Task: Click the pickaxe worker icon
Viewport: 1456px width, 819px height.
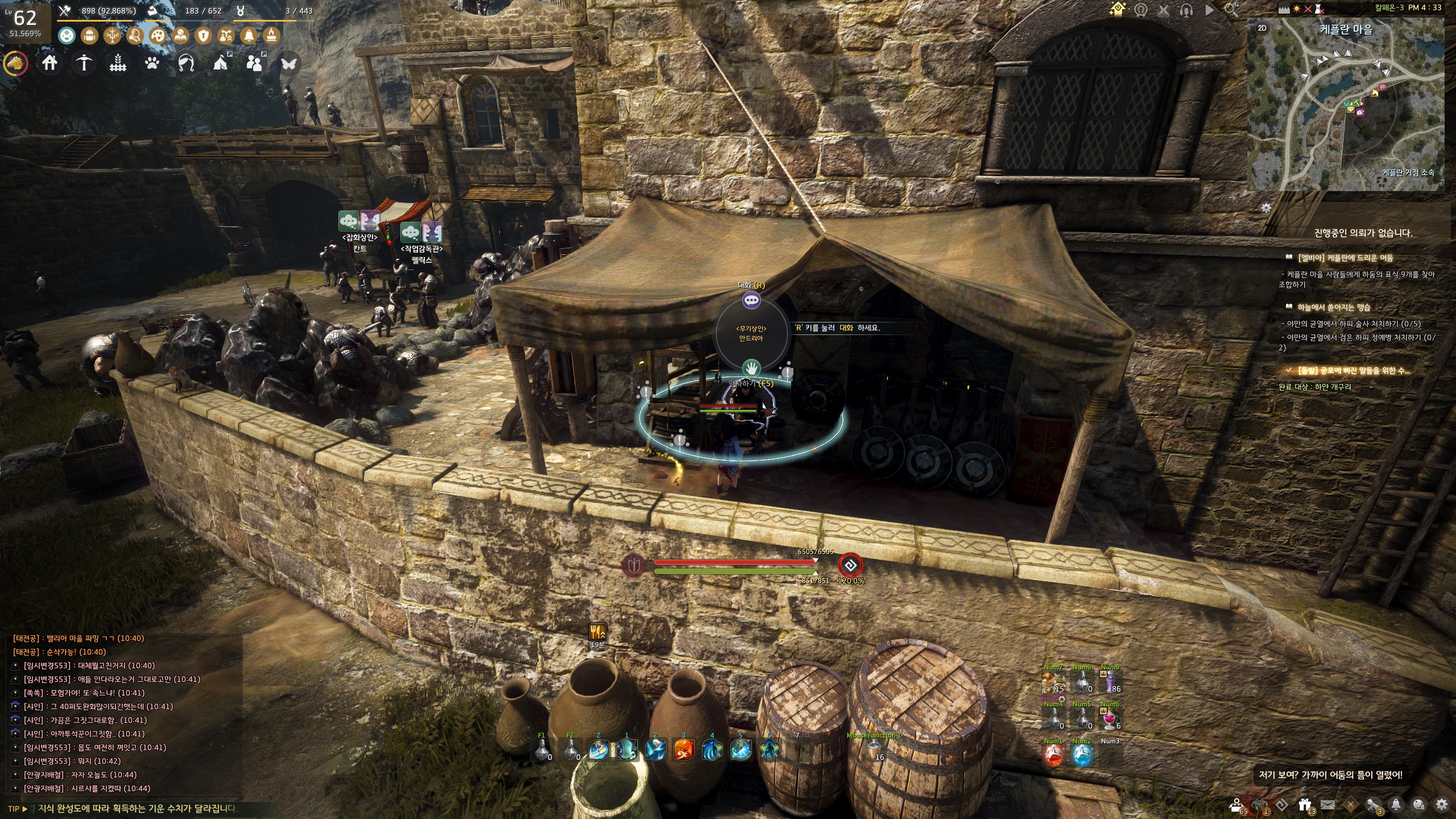Action: [84, 63]
